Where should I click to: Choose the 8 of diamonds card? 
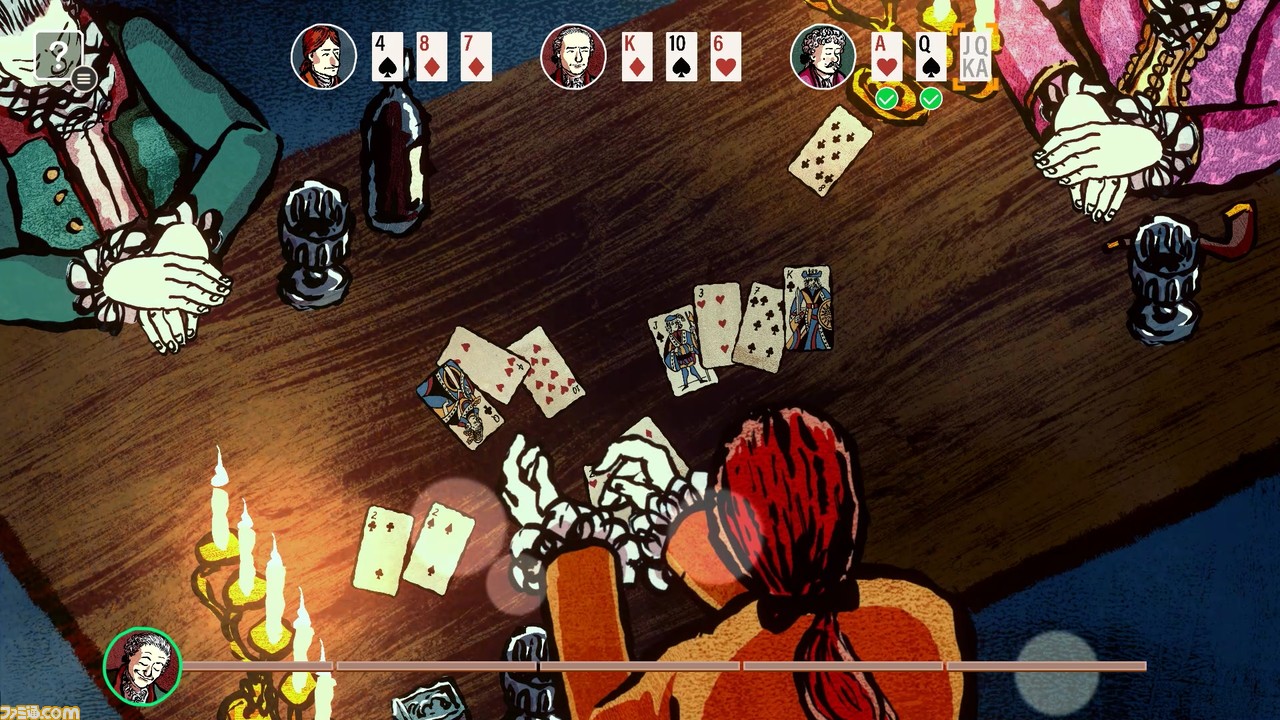(x=431, y=57)
